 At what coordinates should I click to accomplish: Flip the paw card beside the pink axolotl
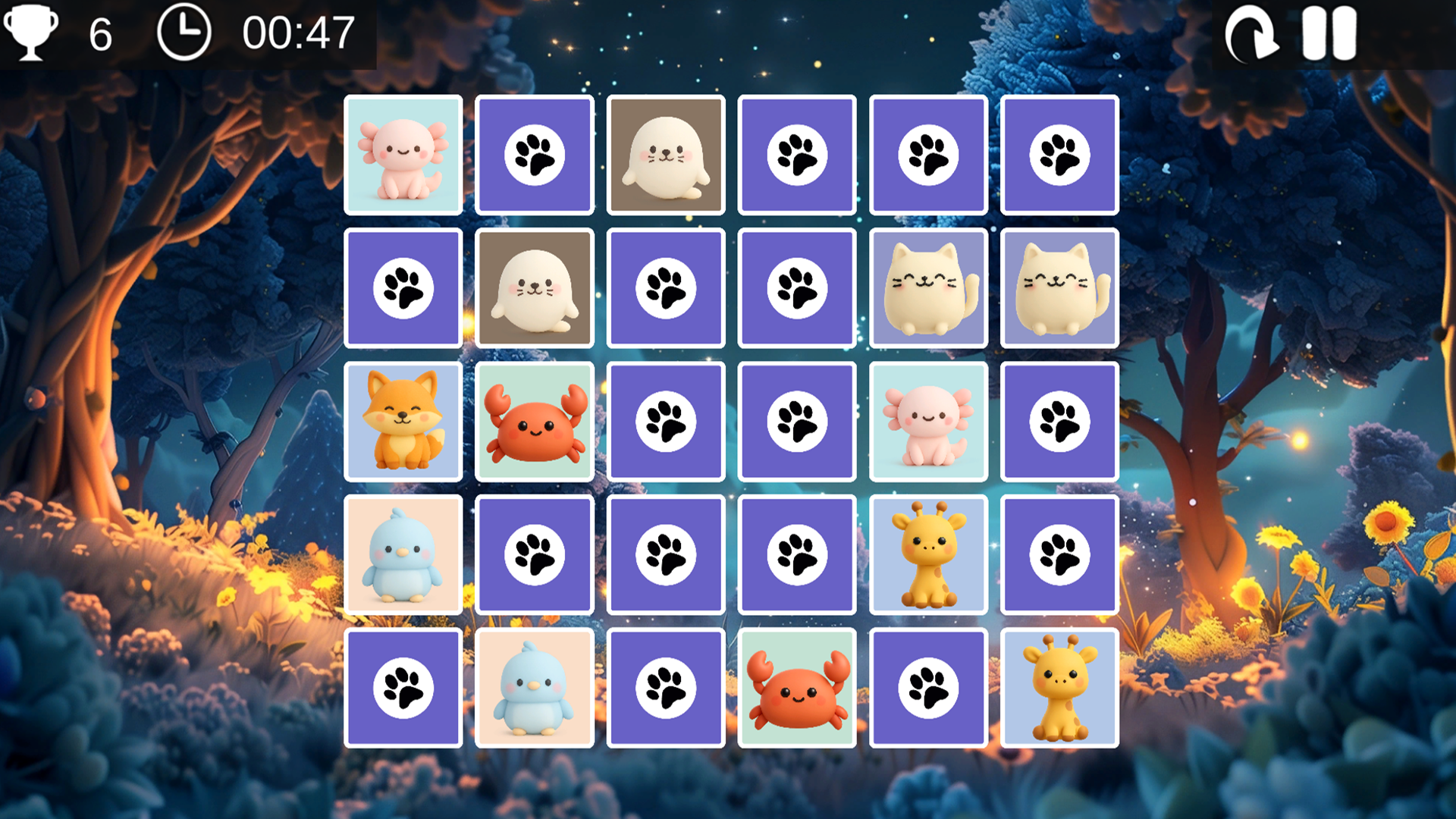534,155
